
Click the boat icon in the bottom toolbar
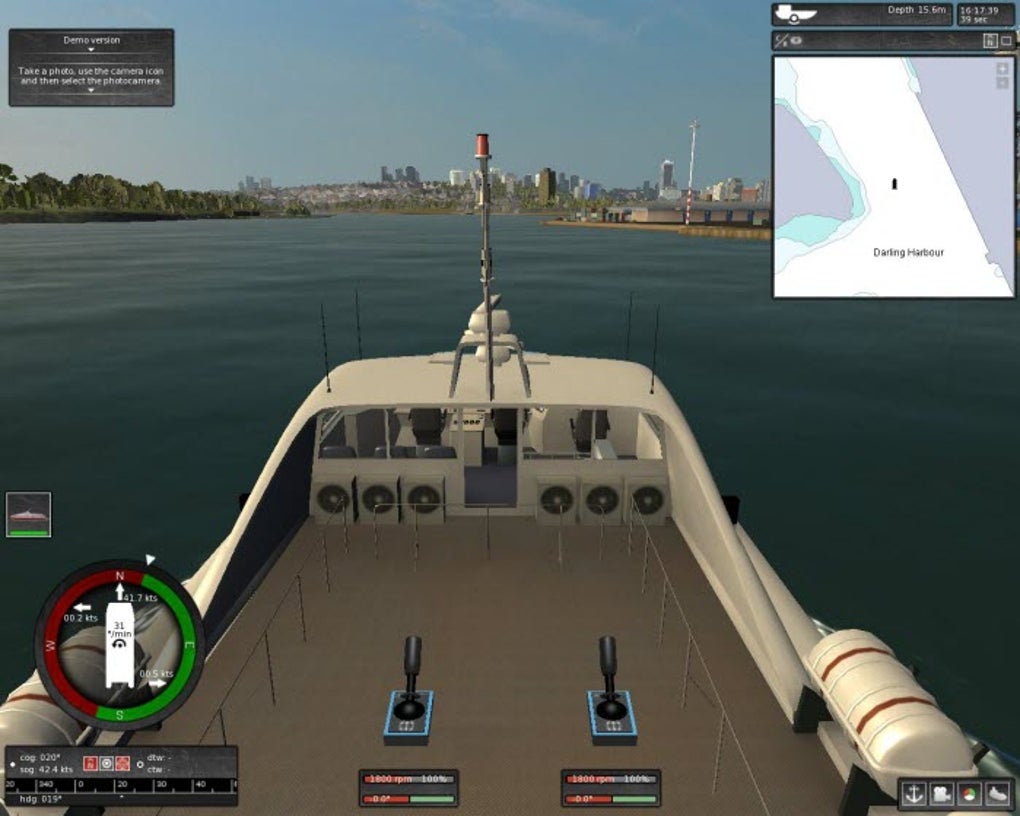point(996,794)
